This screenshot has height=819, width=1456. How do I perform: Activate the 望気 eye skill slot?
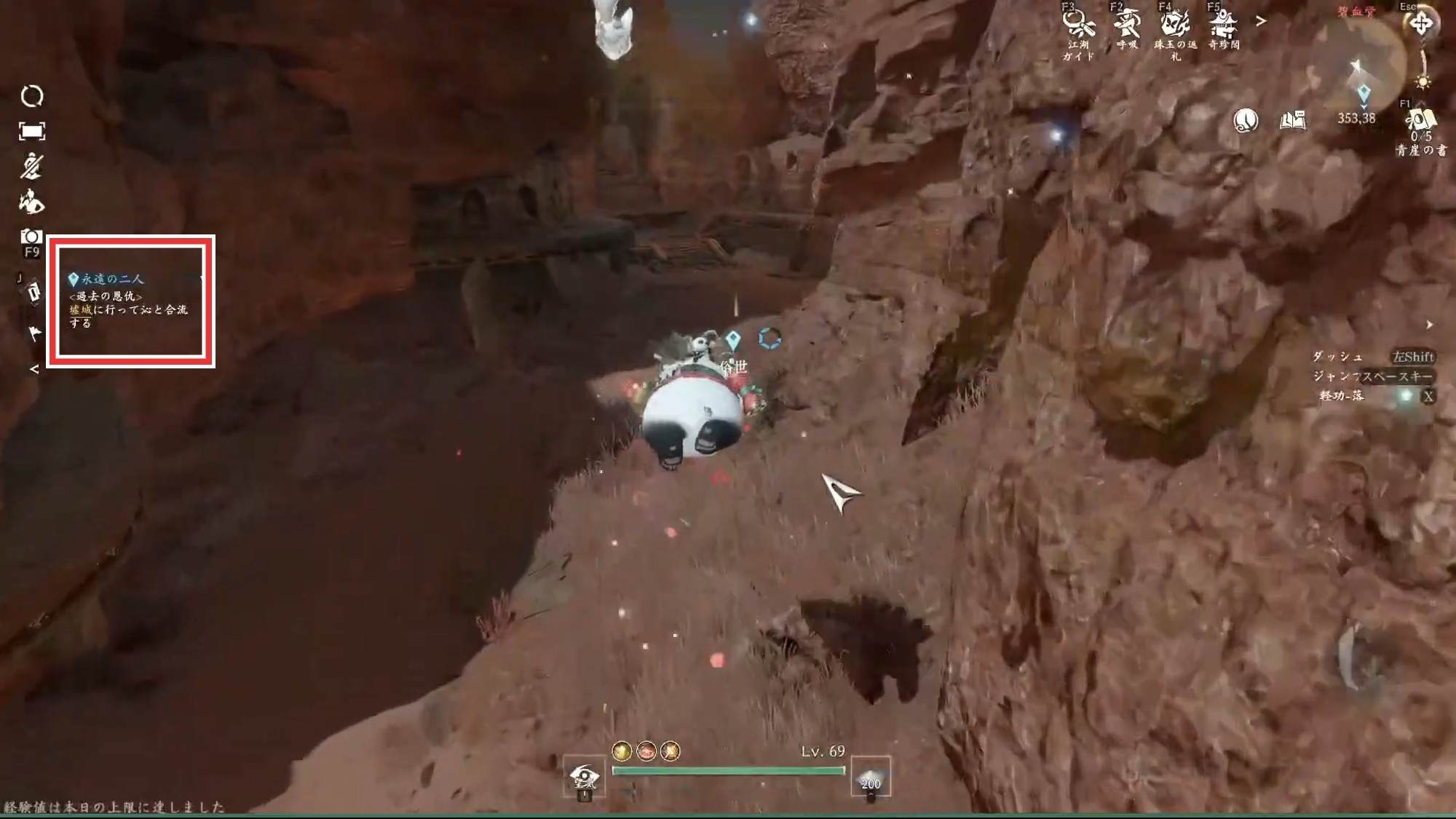point(584,778)
